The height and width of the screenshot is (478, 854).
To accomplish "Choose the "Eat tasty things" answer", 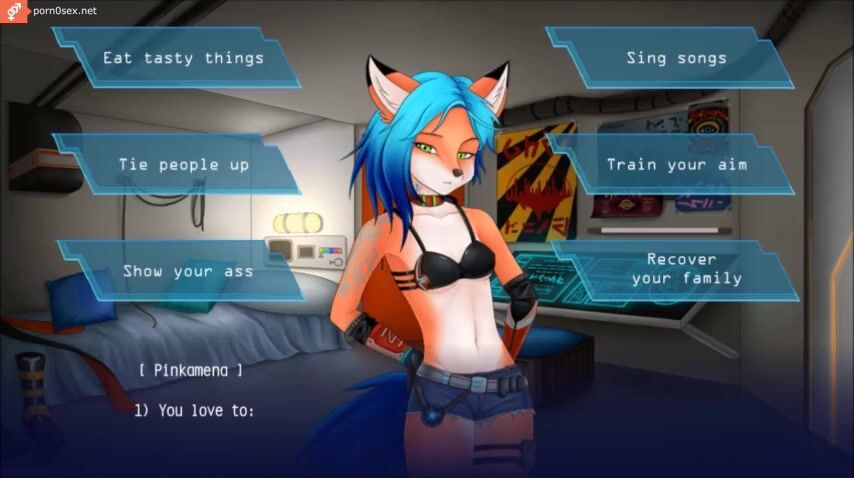I will (183, 58).
